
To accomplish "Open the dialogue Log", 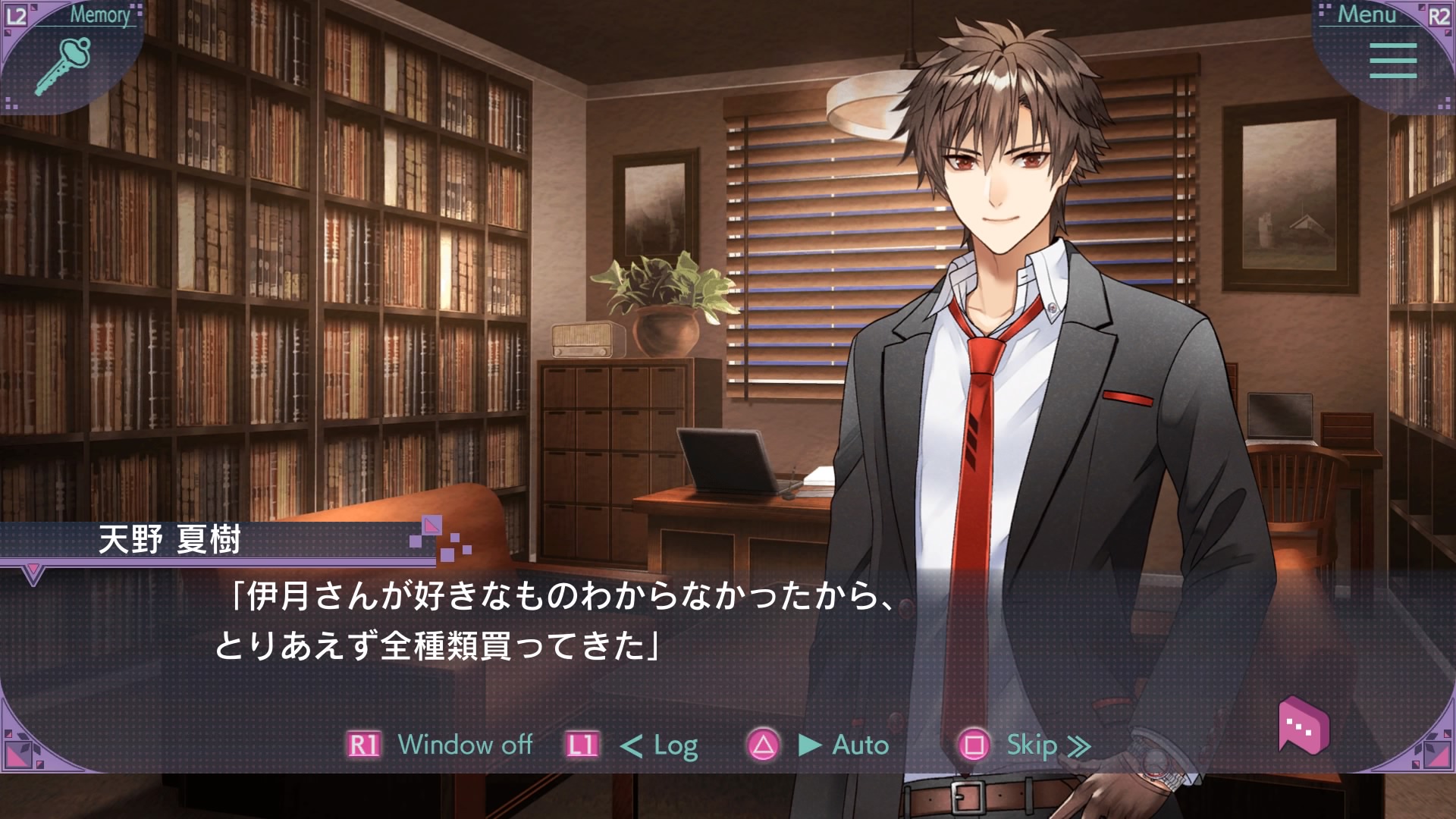I will [x=658, y=745].
